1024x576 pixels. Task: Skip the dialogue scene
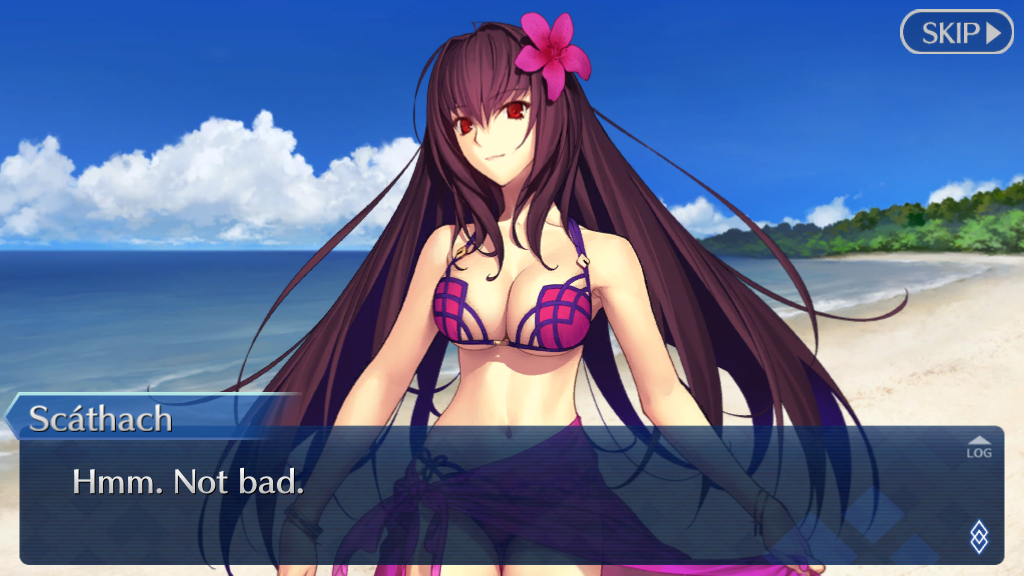coord(957,32)
